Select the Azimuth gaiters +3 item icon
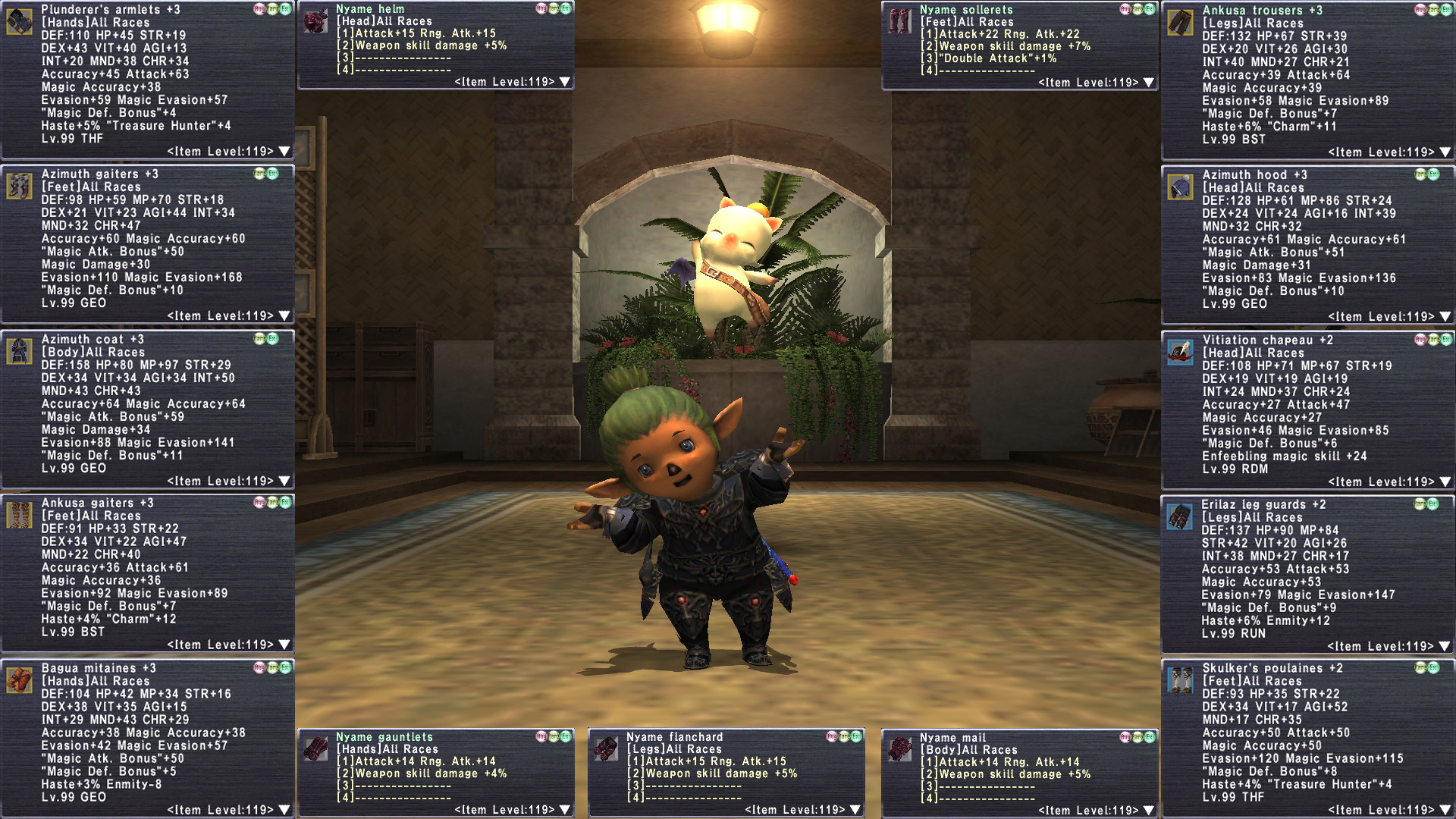The image size is (1456, 819). [x=19, y=186]
